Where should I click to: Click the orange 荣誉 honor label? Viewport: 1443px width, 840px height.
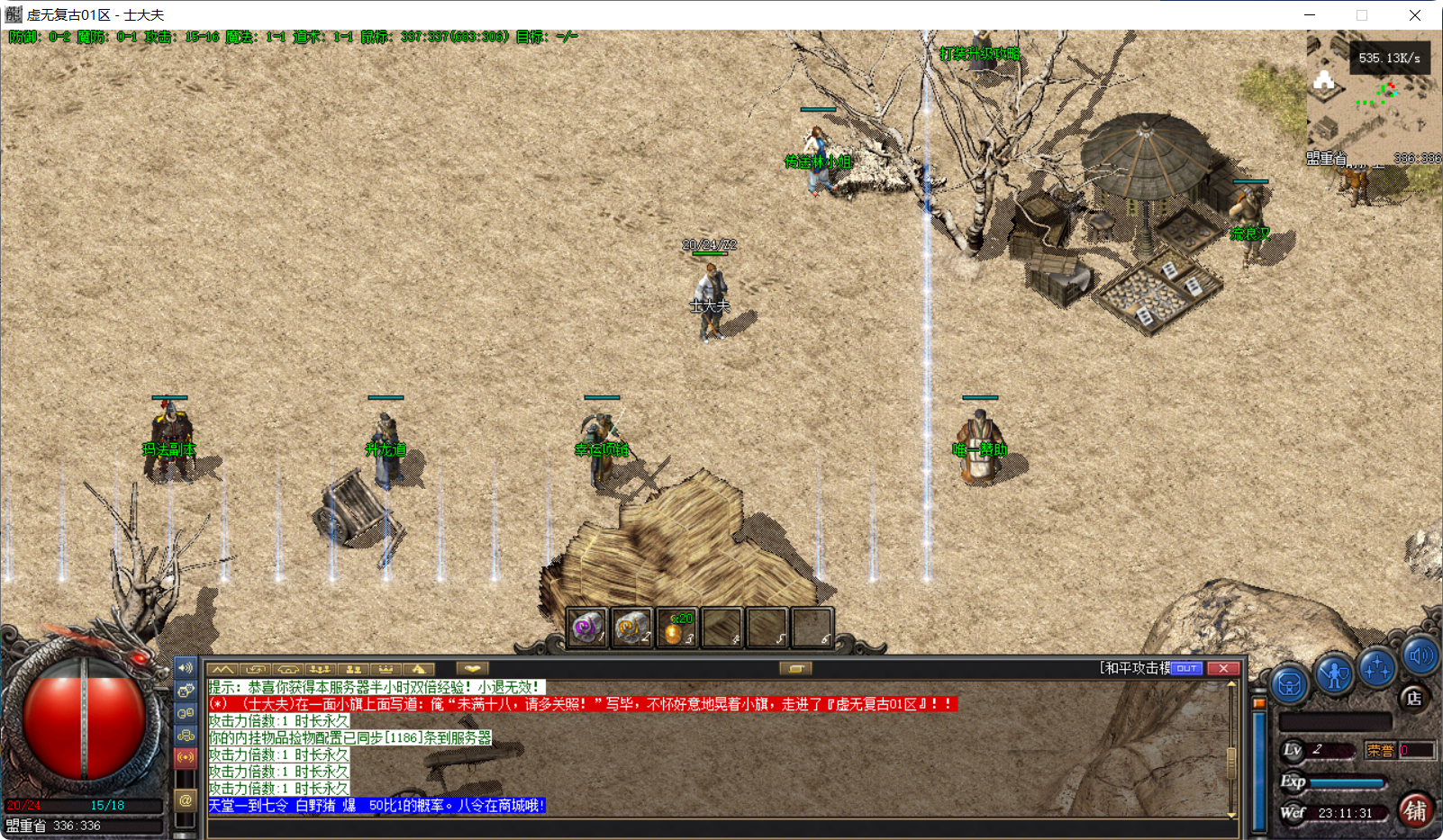[x=1379, y=750]
